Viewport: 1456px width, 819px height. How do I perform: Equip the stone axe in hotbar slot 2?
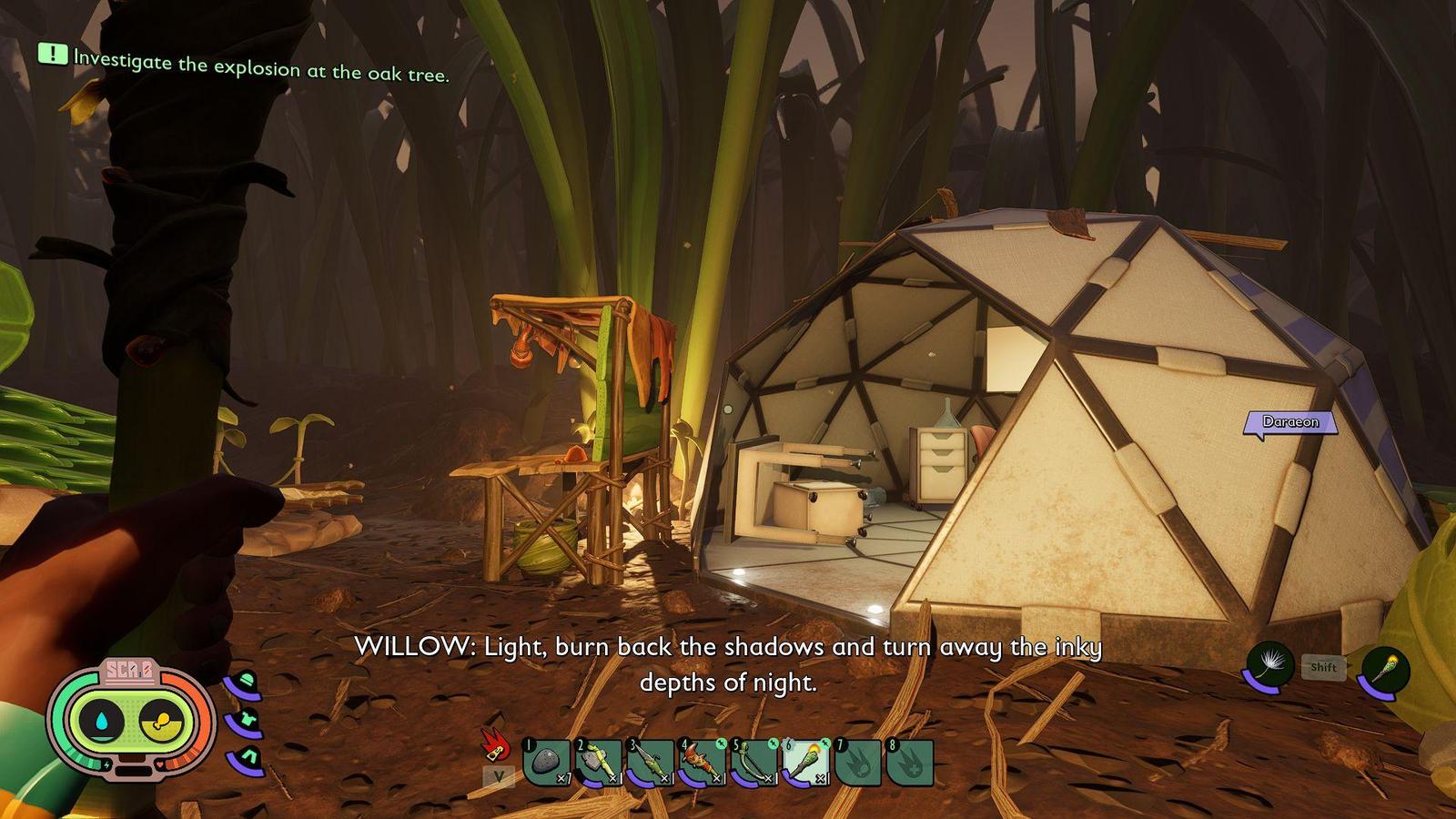pos(598,762)
